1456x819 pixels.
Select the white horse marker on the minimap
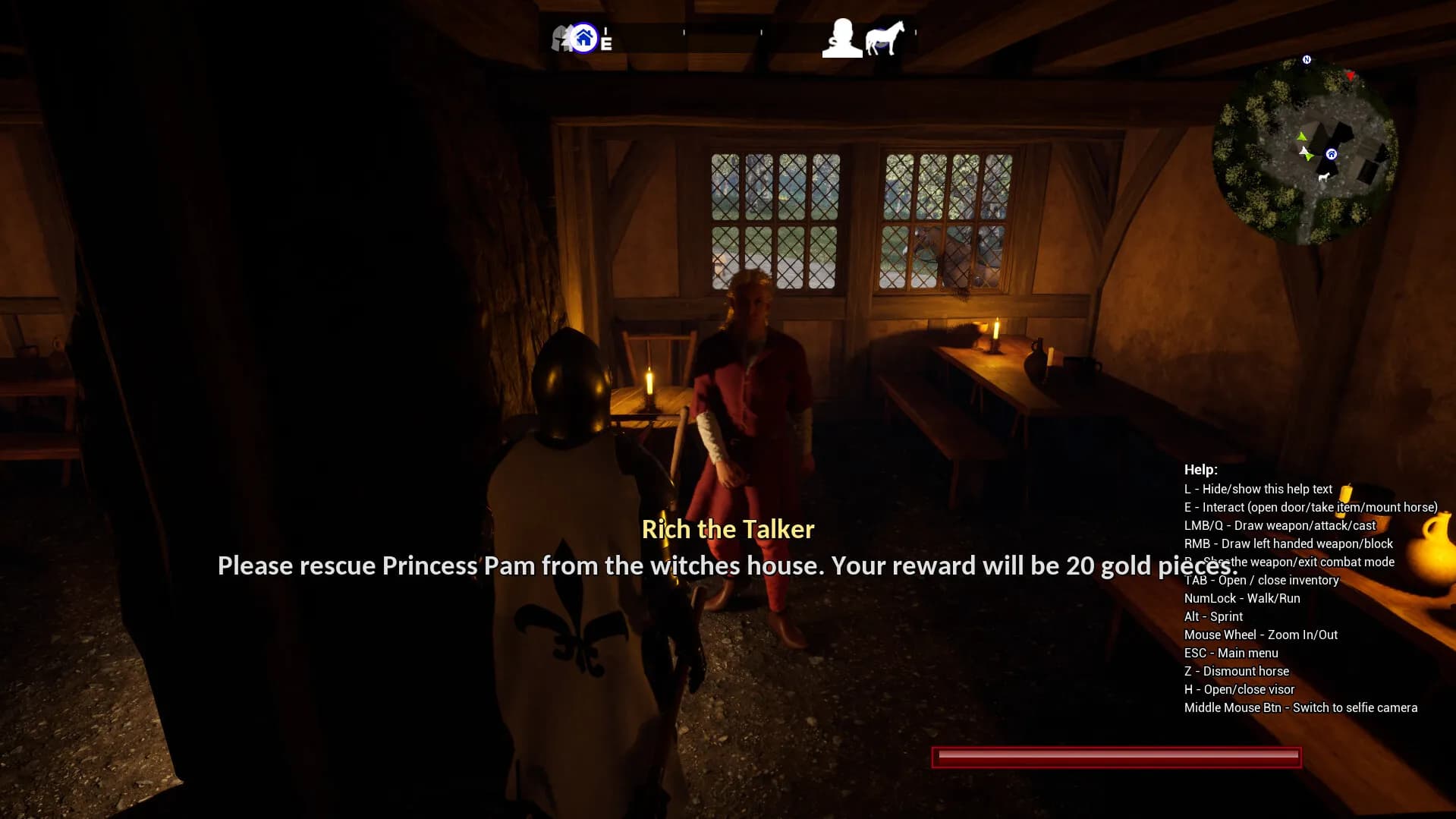(x=1324, y=177)
